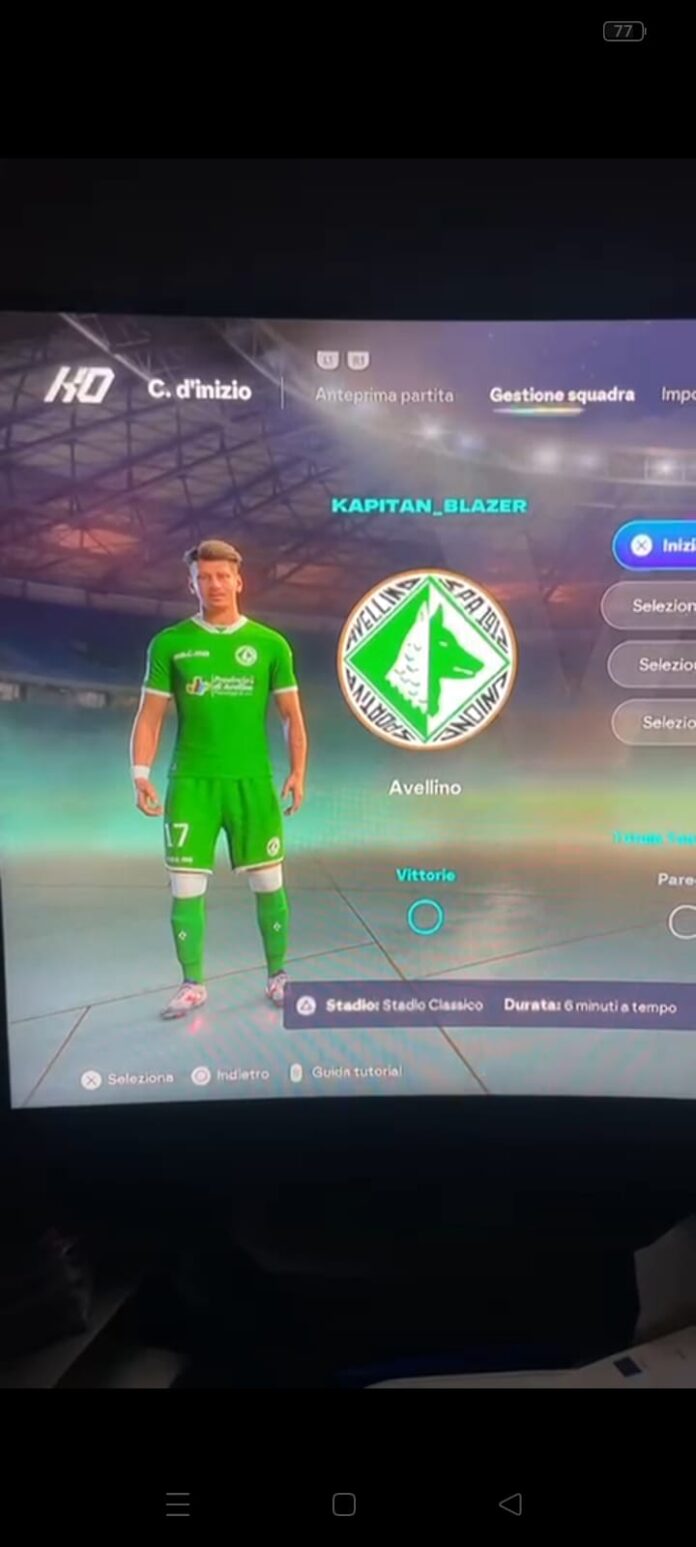
Task: Select the partially visible Impo tab
Action: (x=677, y=394)
